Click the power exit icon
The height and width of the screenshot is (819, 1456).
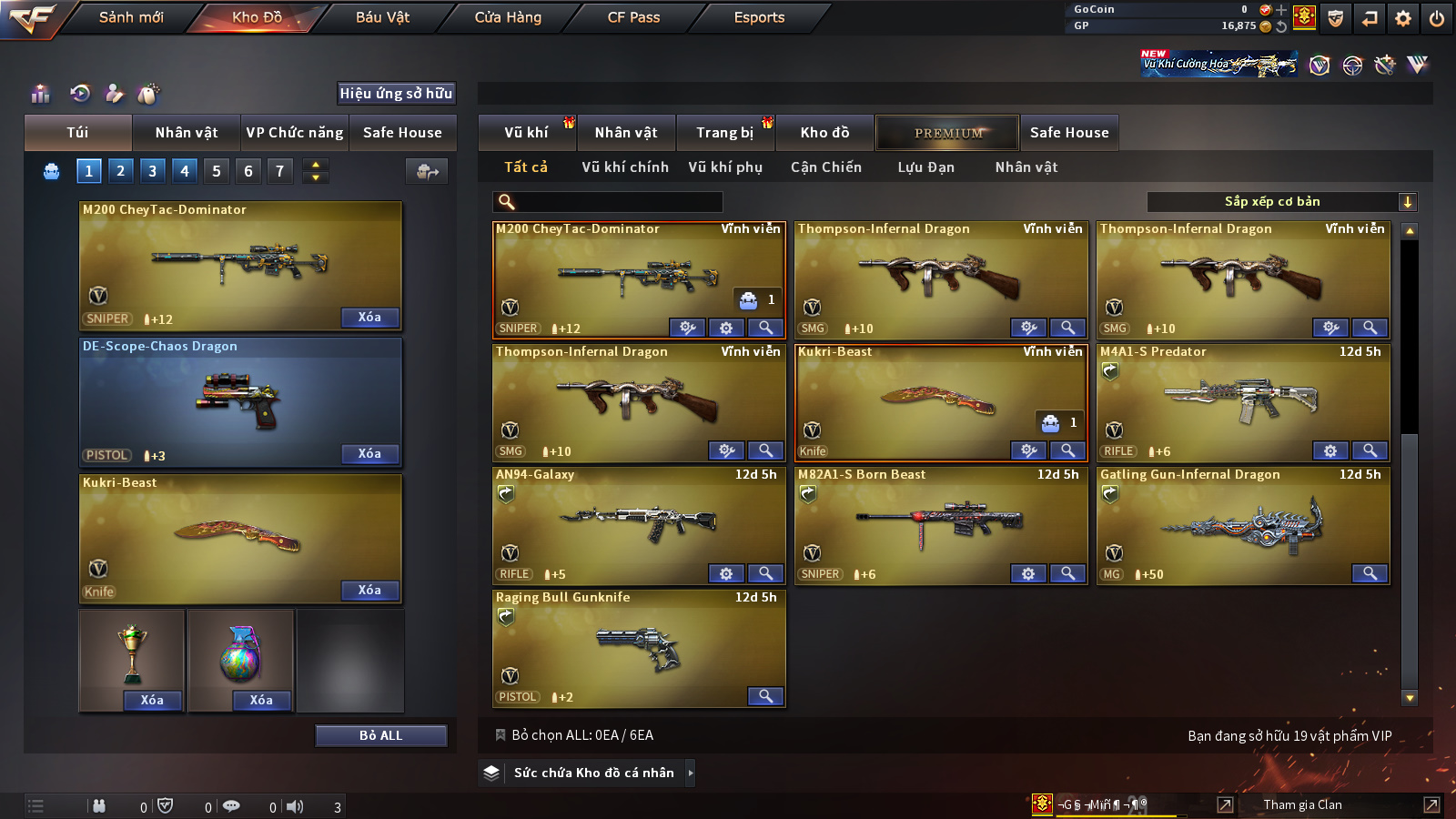(x=1437, y=18)
